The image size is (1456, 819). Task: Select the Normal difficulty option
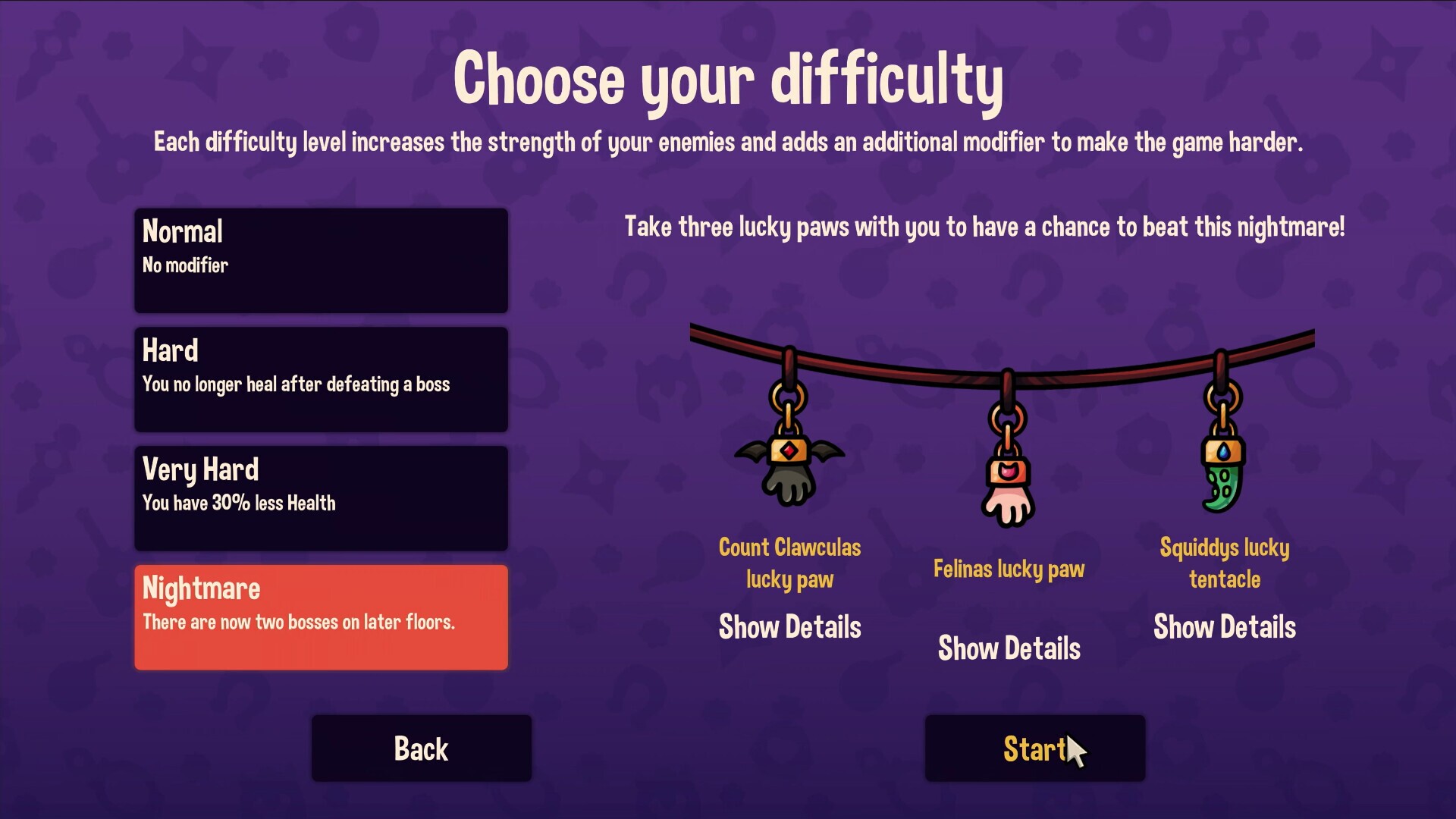321,260
